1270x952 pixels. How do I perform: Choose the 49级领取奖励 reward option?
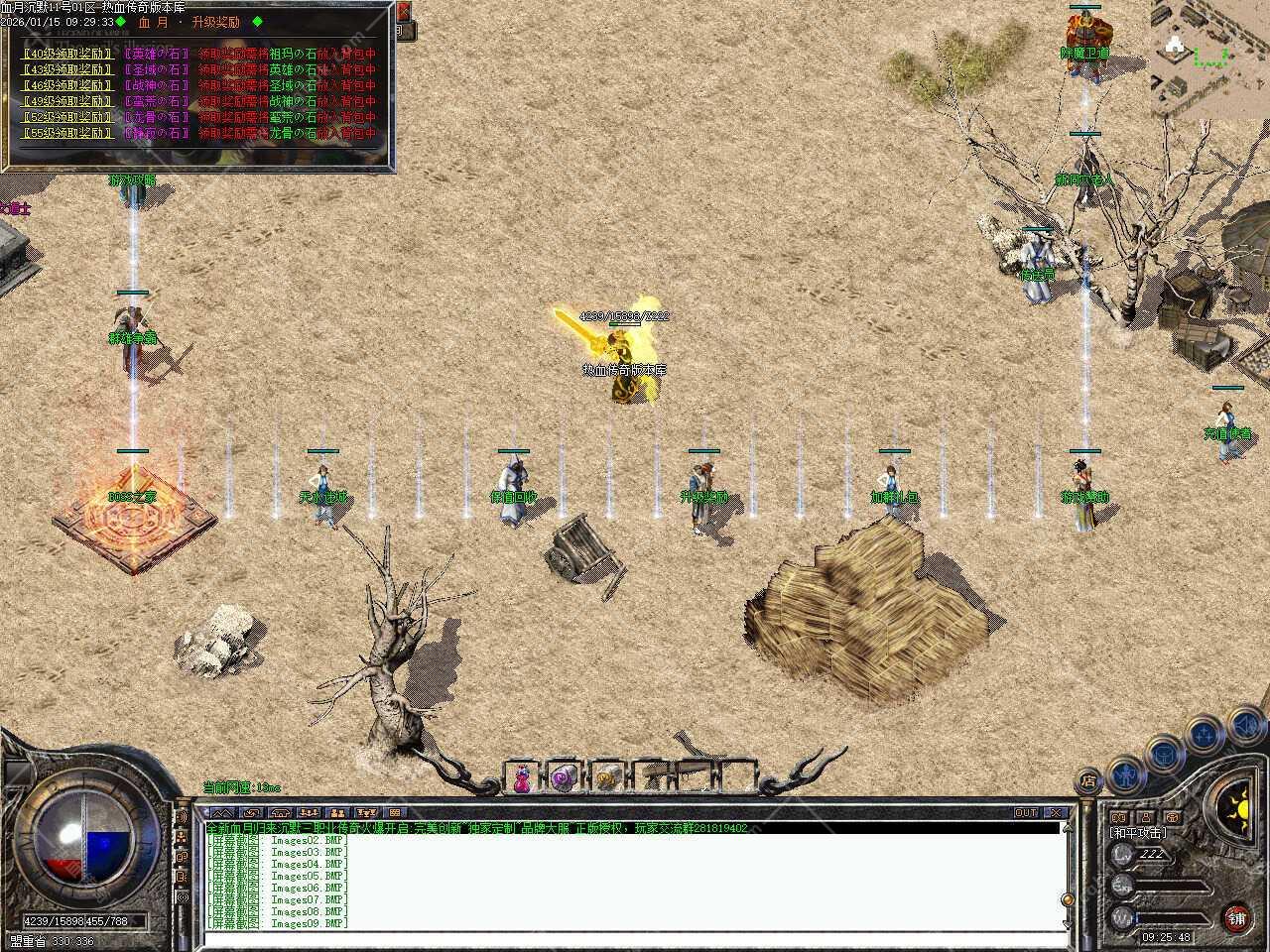(67, 101)
